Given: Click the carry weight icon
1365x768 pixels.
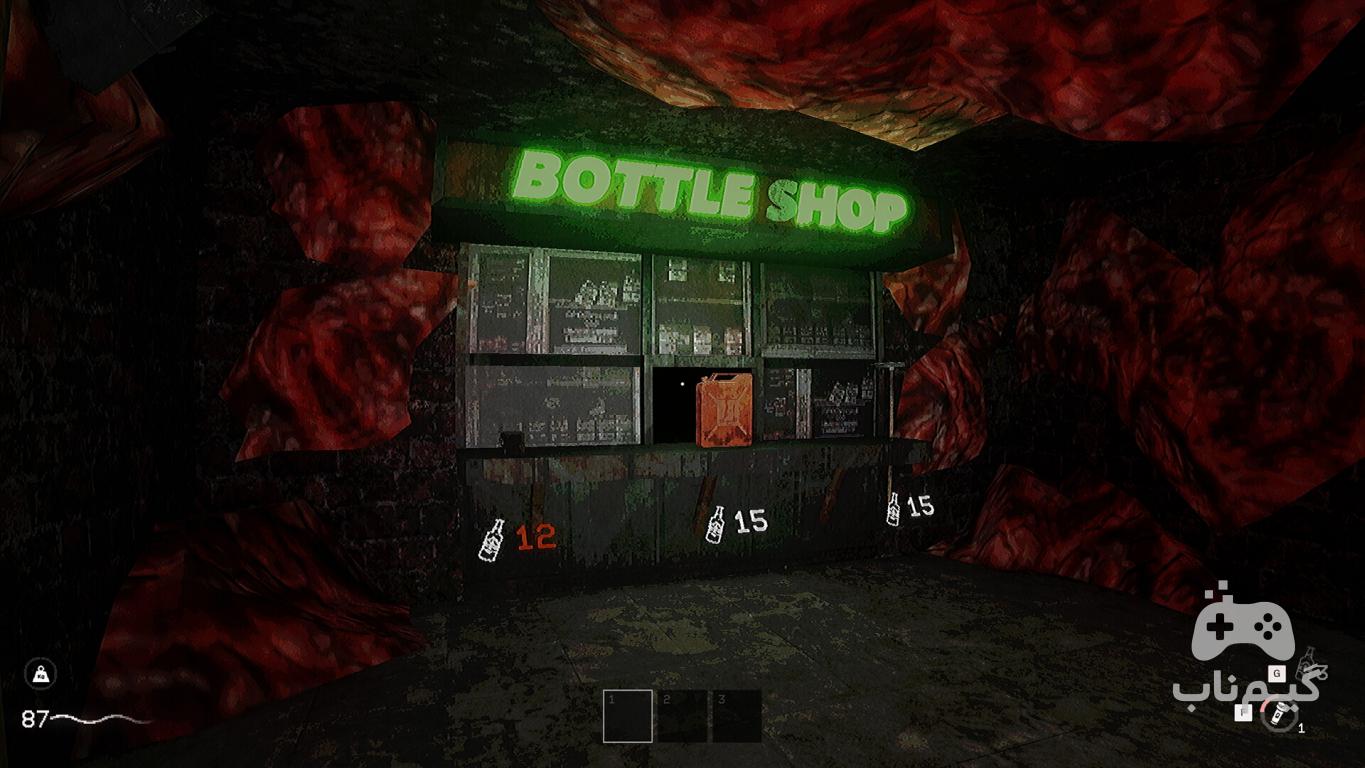Looking at the screenshot, I should (41, 674).
